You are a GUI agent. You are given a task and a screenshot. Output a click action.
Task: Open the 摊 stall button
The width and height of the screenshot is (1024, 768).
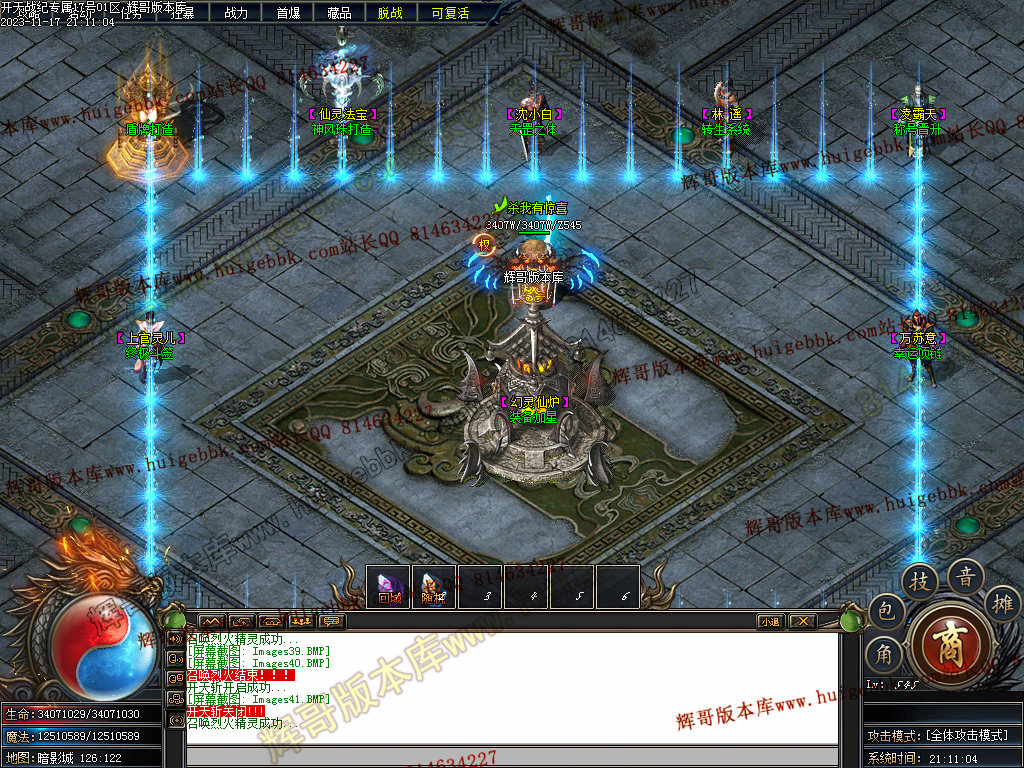pyautogui.click(x=1001, y=604)
